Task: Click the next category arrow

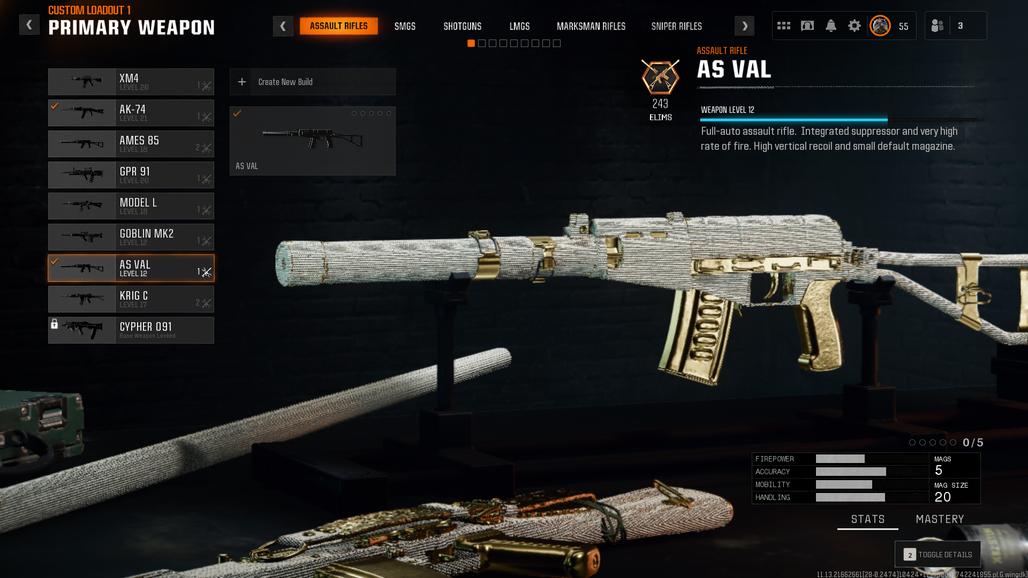Action: [744, 26]
